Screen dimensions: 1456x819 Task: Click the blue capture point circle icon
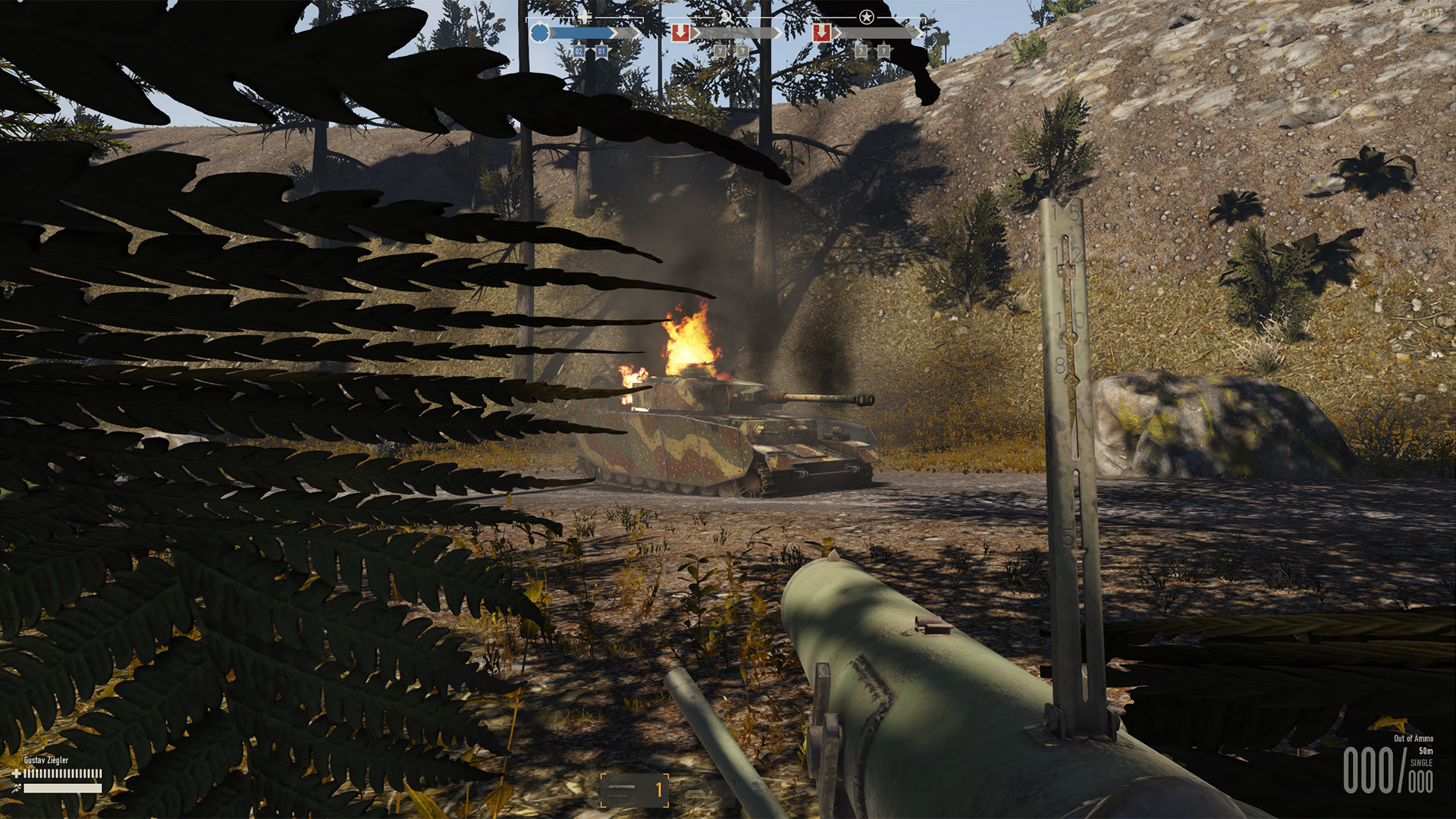tap(540, 32)
